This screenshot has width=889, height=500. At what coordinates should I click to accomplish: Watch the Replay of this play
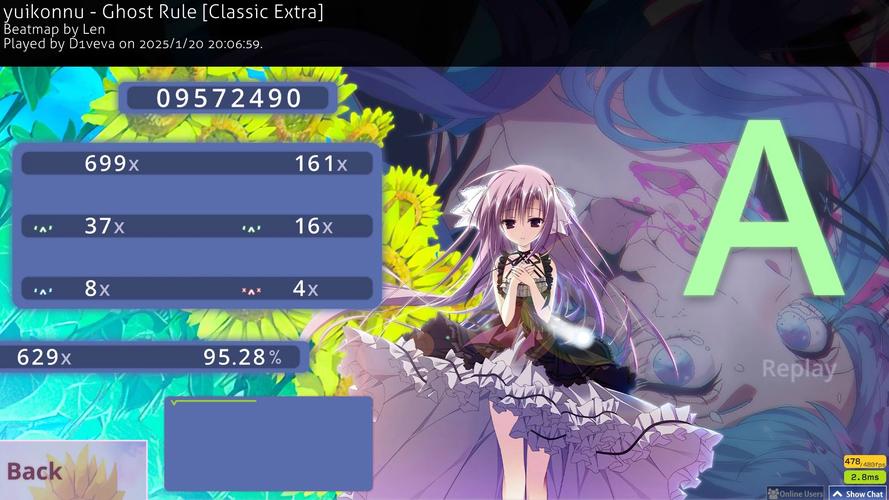[x=798, y=369]
